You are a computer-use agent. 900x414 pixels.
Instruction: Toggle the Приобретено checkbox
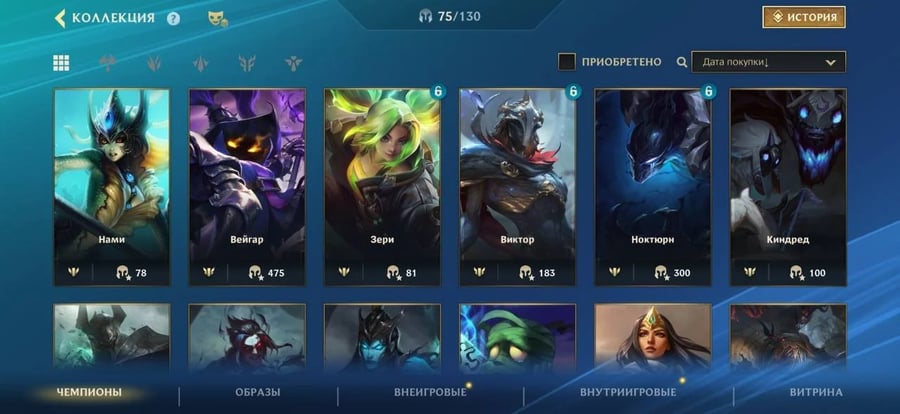(567, 62)
